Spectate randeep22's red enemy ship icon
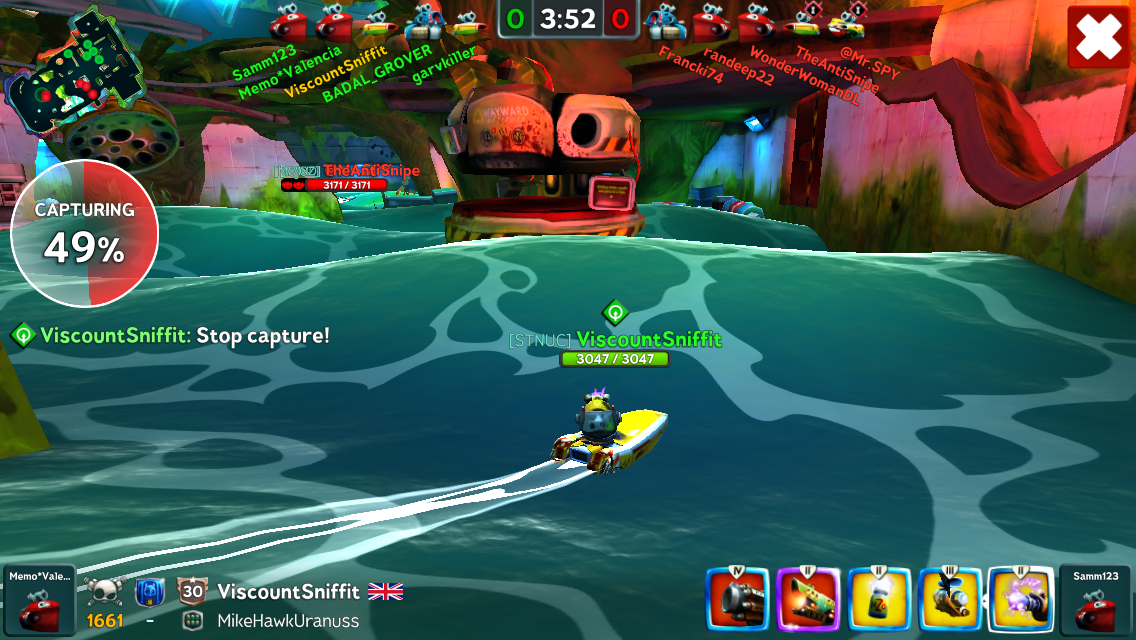Image resolution: width=1136 pixels, height=640 pixels. [709, 21]
